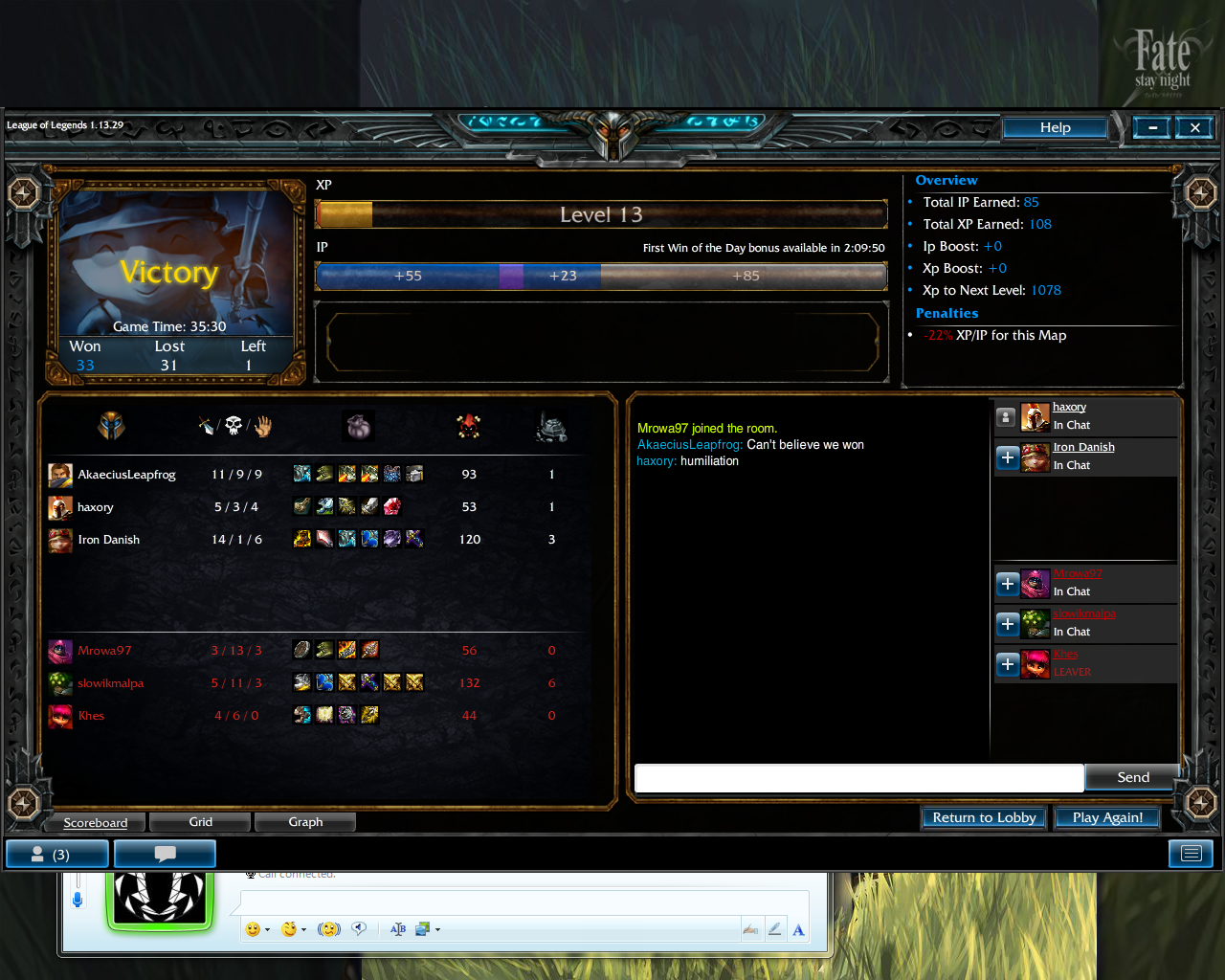Minimize the League of Legends client
1225x980 pixels.
point(1152,127)
